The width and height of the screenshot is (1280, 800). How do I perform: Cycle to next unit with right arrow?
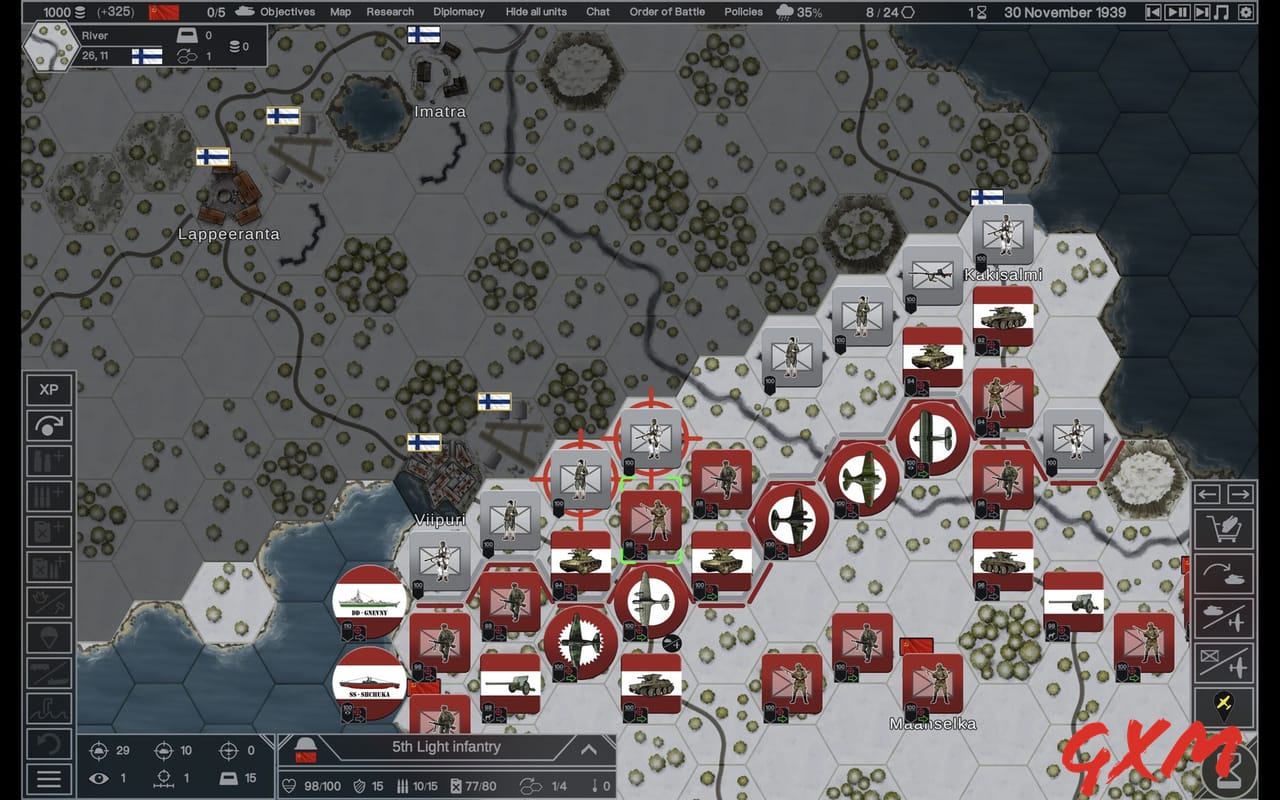point(1239,493)
